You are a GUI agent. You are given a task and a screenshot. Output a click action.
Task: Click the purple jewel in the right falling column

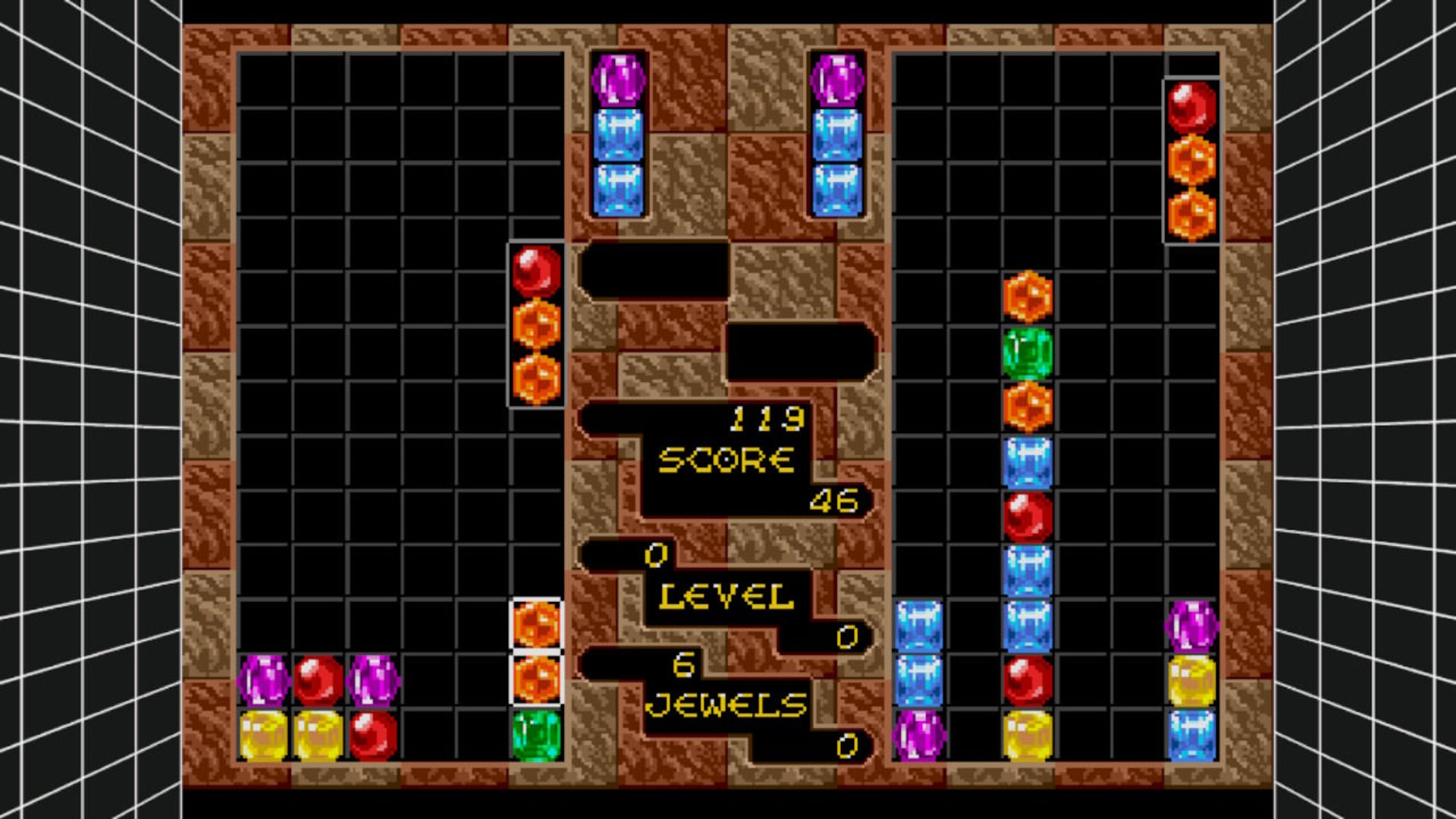coord(838,80)
